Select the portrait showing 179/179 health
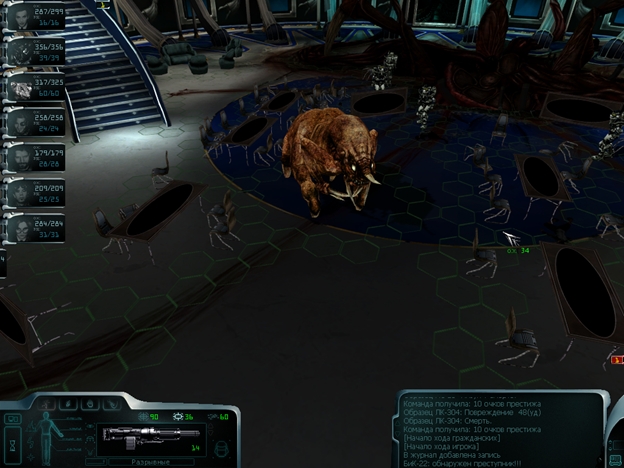 tap(22, 158)
